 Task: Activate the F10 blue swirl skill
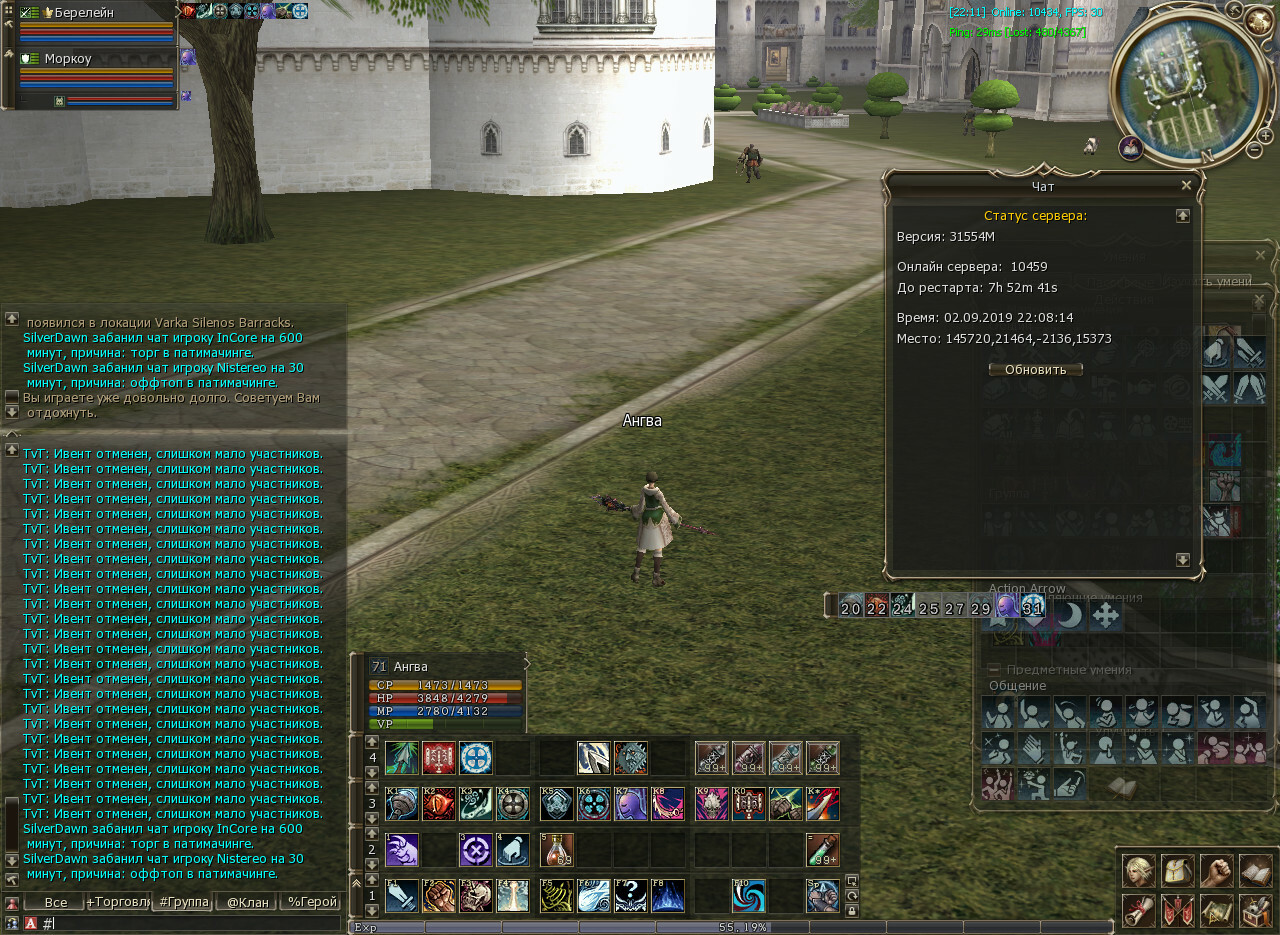click(x=749, y=896)
